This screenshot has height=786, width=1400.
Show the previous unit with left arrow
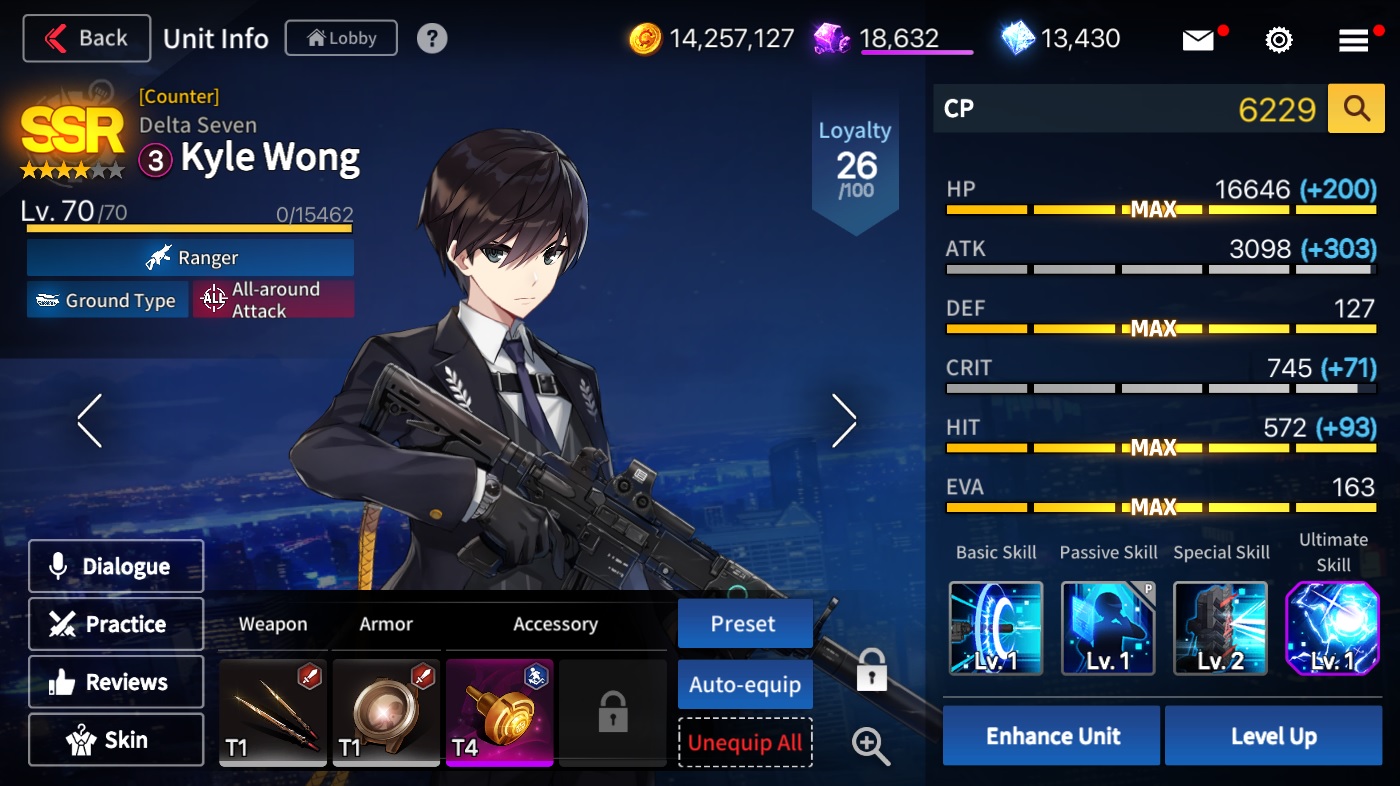(89, 420)
